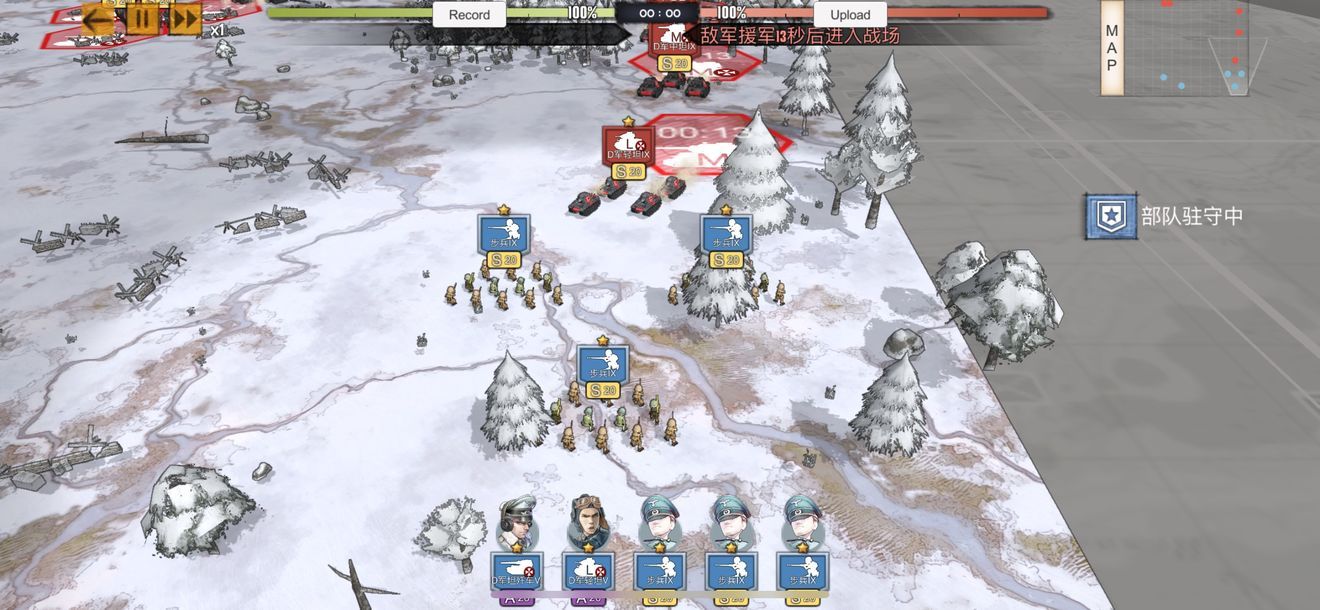Open the Record button

469,15
